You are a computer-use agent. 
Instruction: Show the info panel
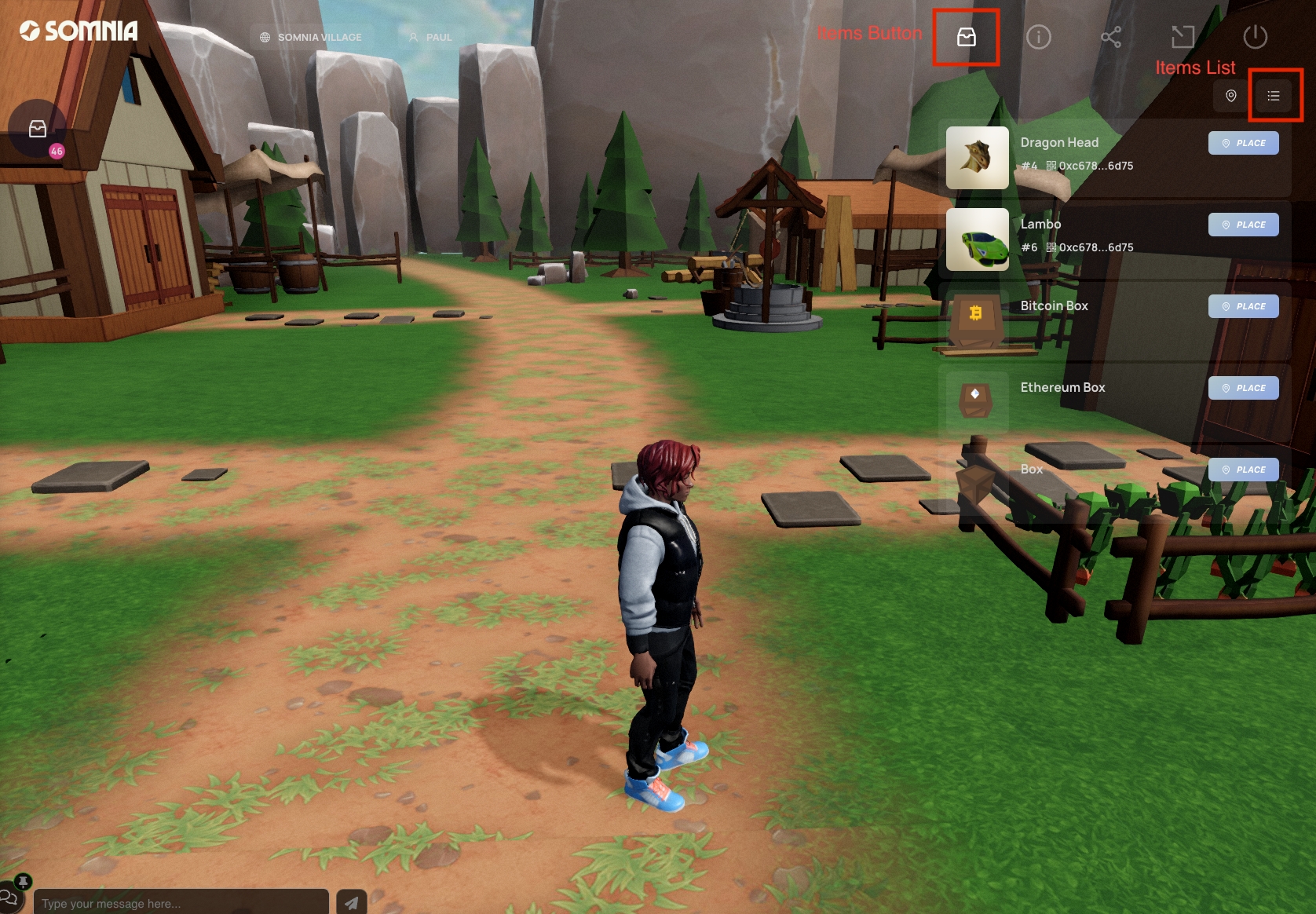(1038, 37)
